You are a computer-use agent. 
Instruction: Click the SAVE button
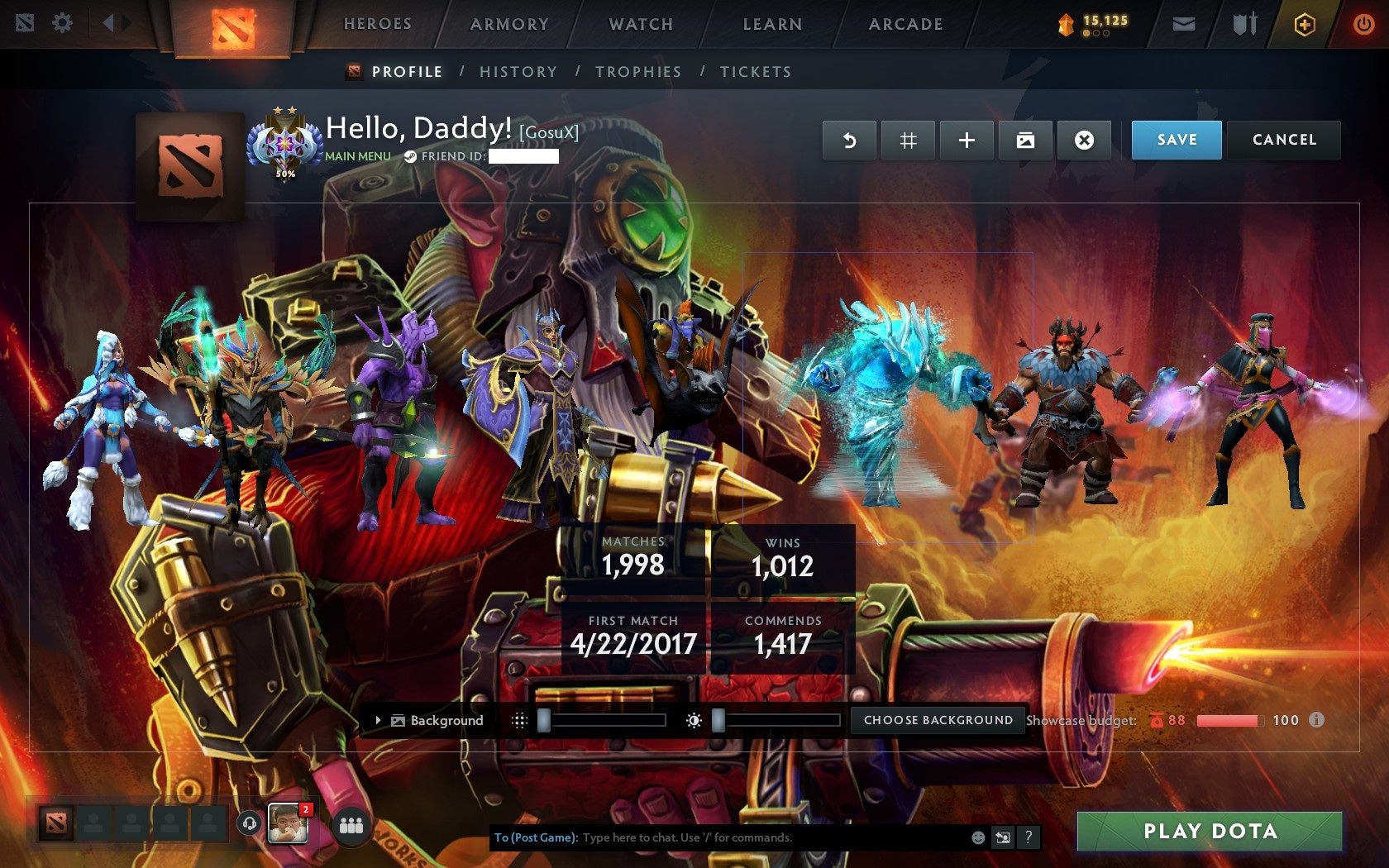[1176, 140]
